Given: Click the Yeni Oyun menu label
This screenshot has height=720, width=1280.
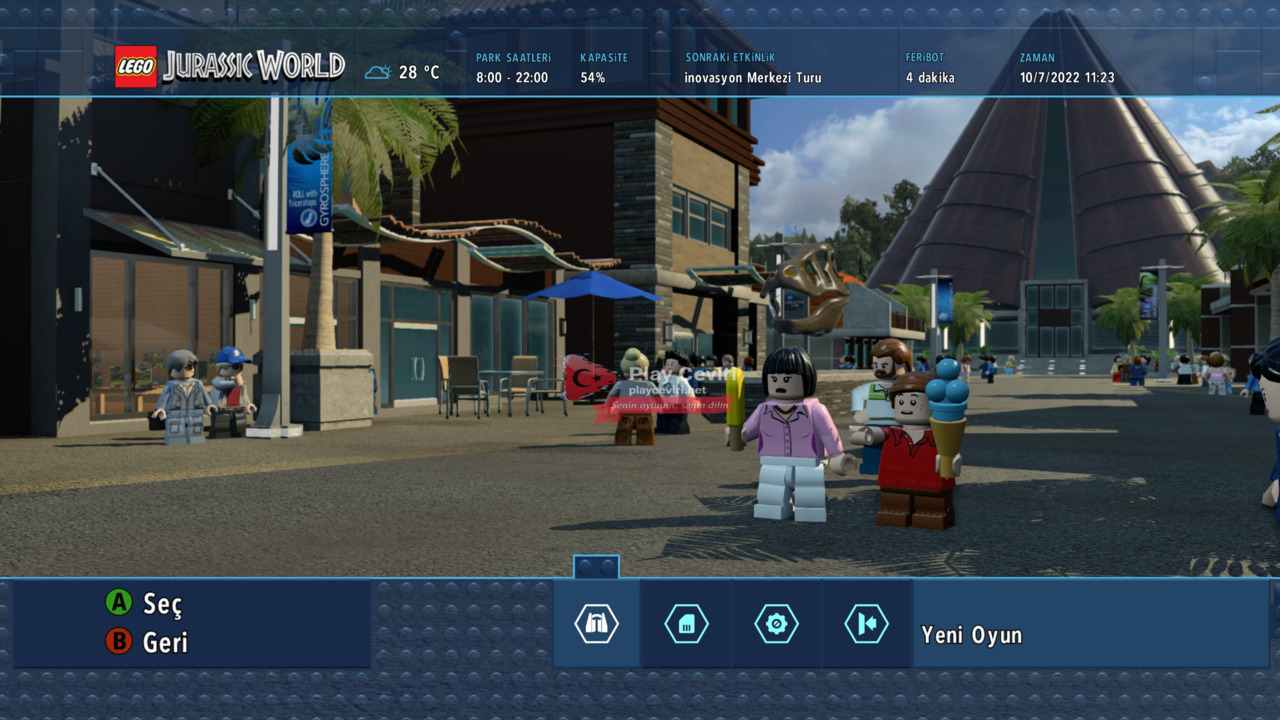Looking at the screenshot, I should pyautogui.click(x=971, y=635).
